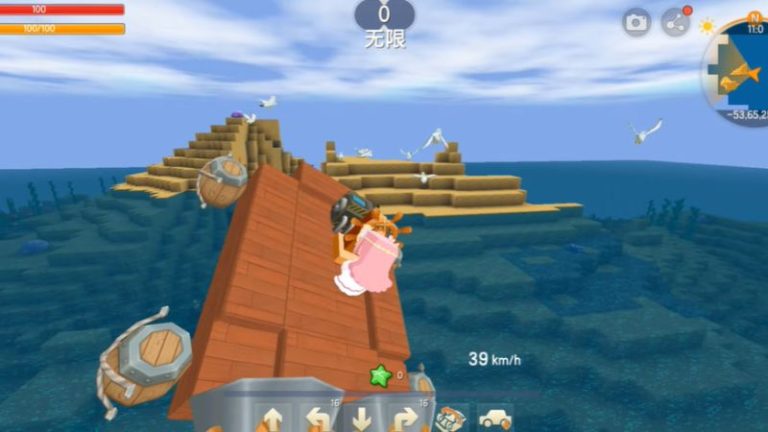Select the turn-right arrow hotbar slot

pyautogui.click(x=404, y=418)
